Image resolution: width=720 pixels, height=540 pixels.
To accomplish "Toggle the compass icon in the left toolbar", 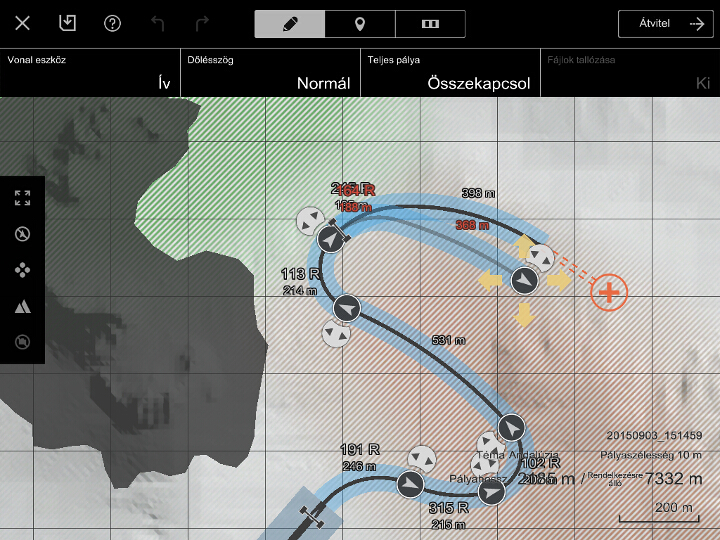I will point(22,234).
